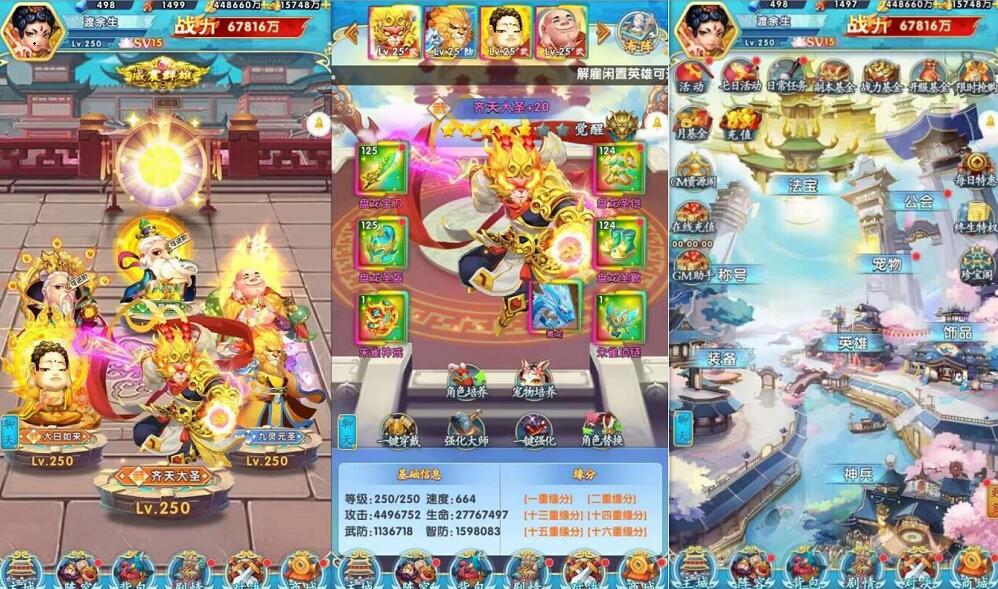Viewport: 998px width, 589px height.
Task: Enter the 公会 guild building
Action: 916,200
